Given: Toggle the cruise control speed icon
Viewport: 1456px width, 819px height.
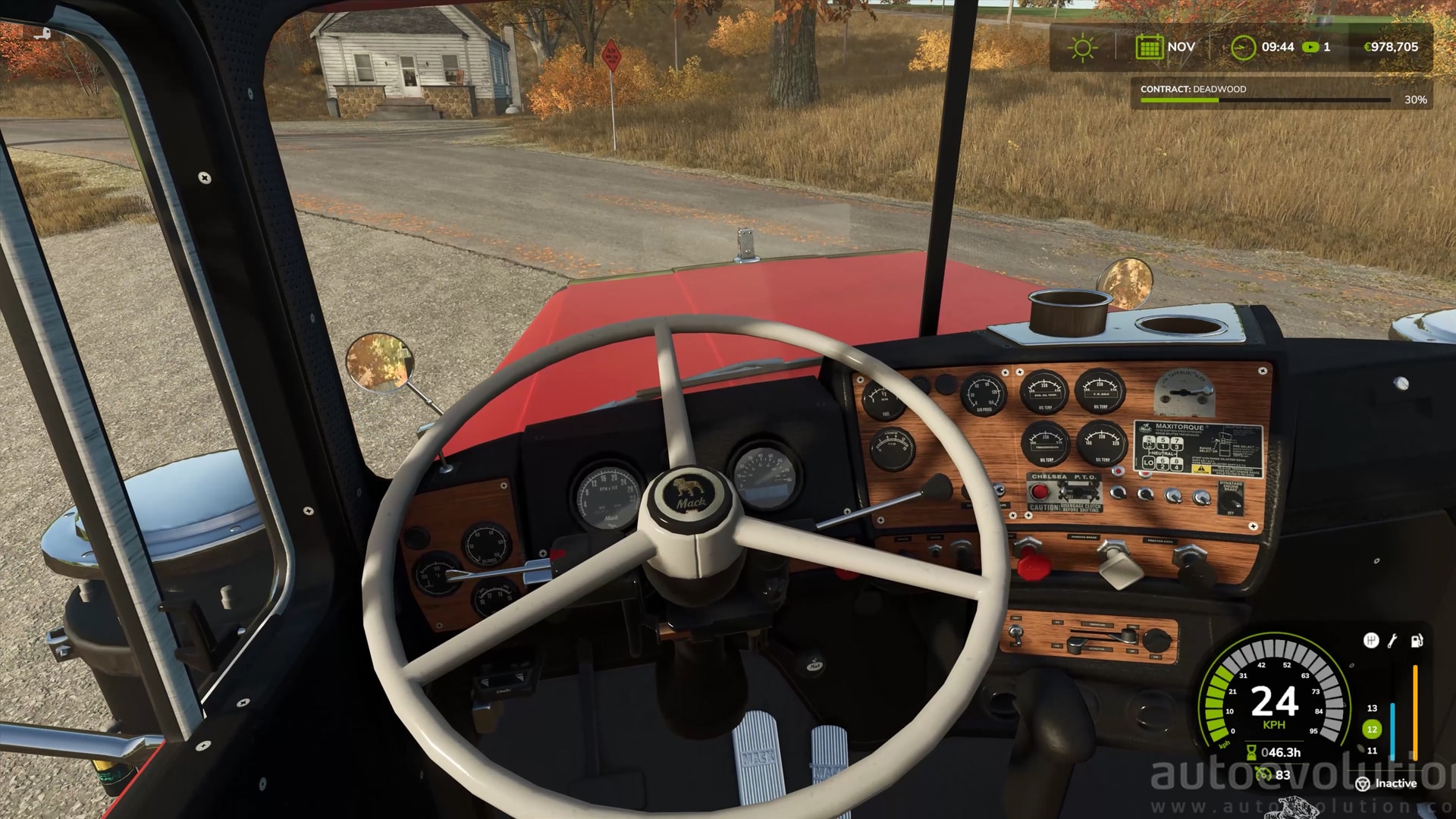Looking at the screenshot, I should tap(1263, 774).
